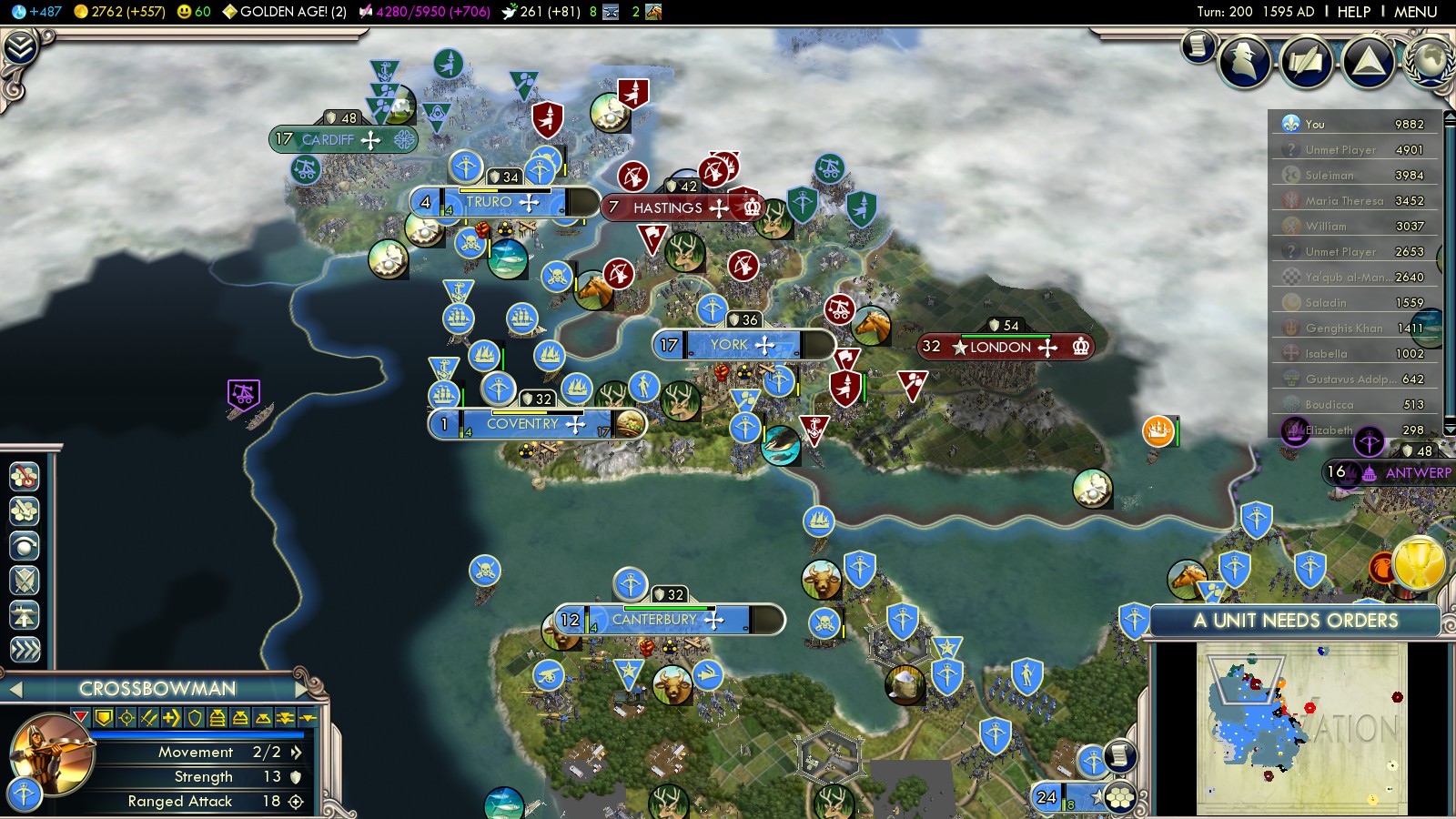Select next unit with right arrow

pyautogui.click(x=303, y=689)
